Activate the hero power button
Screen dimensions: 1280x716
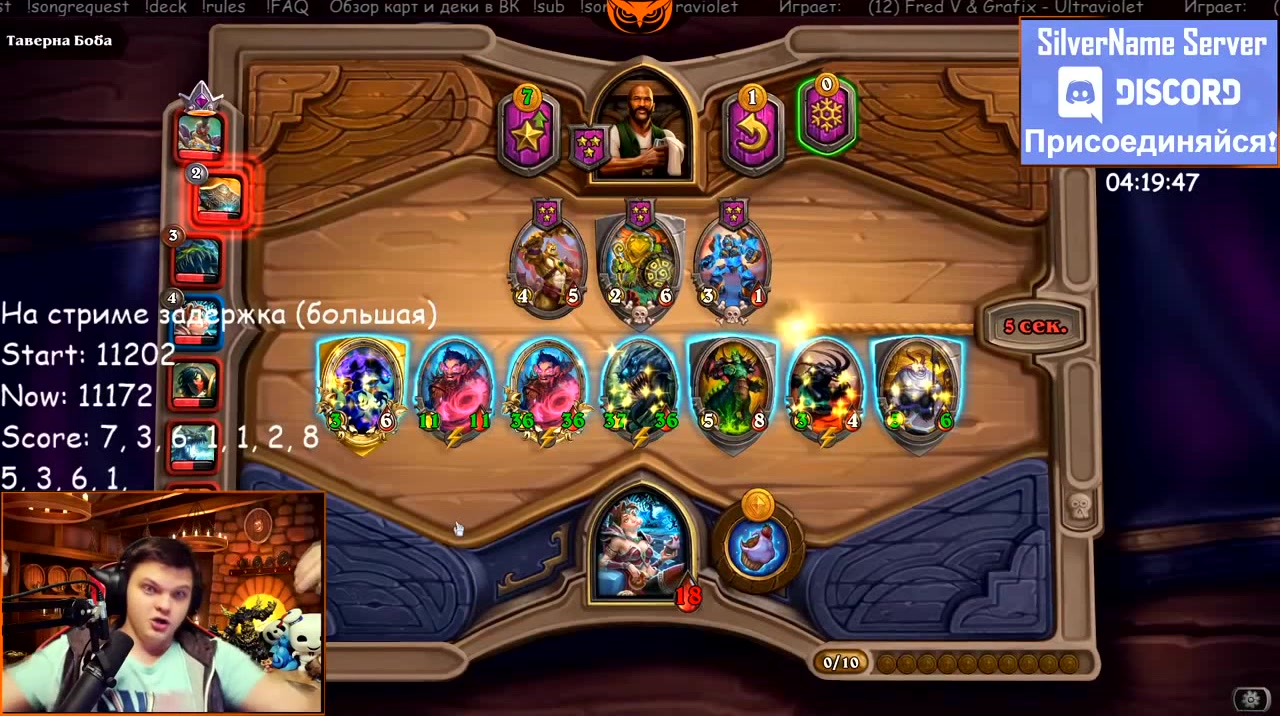[758, 545]
